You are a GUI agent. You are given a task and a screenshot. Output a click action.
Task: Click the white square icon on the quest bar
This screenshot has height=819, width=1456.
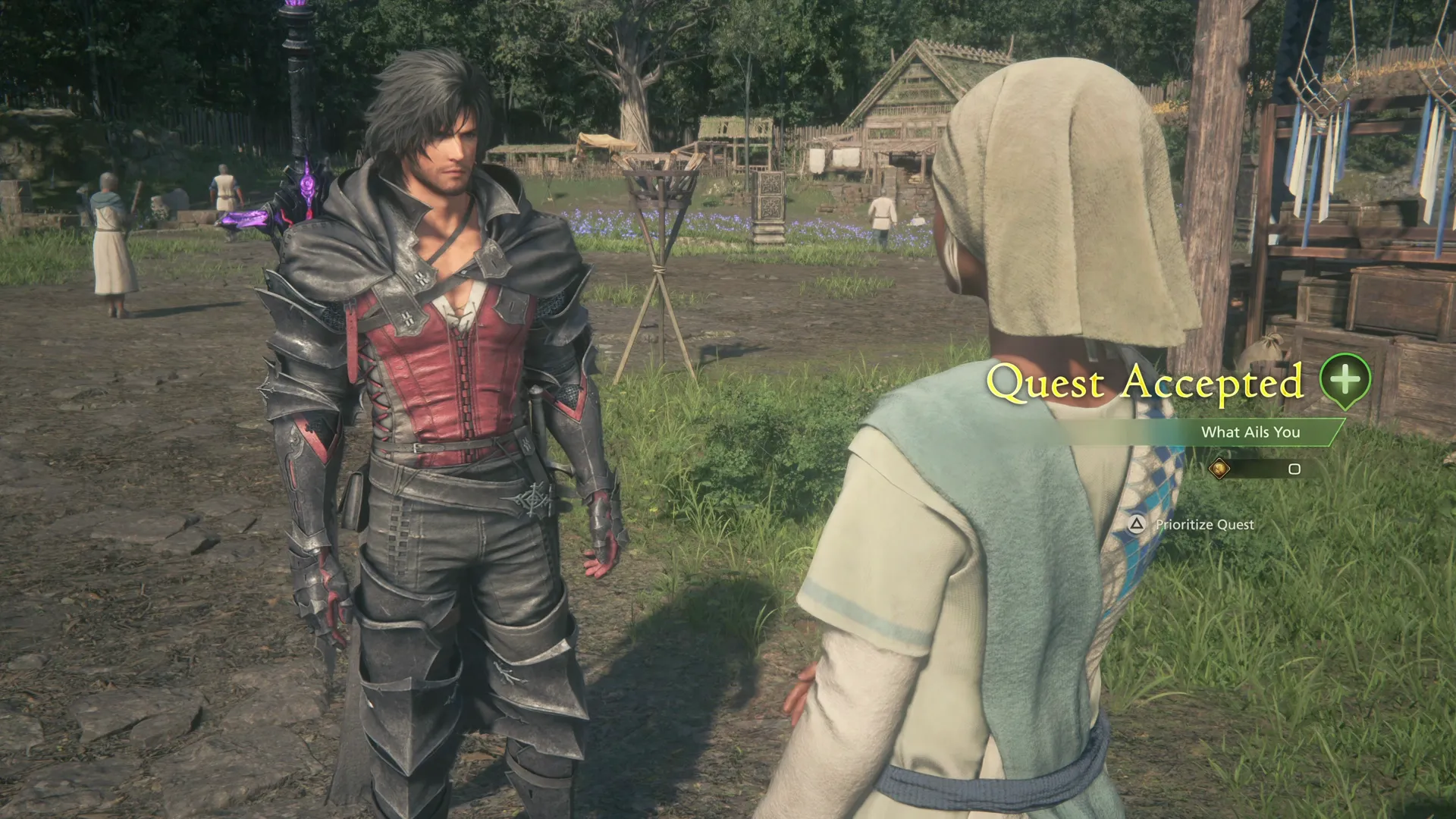pyautogui.click(x=1294, y=470)
